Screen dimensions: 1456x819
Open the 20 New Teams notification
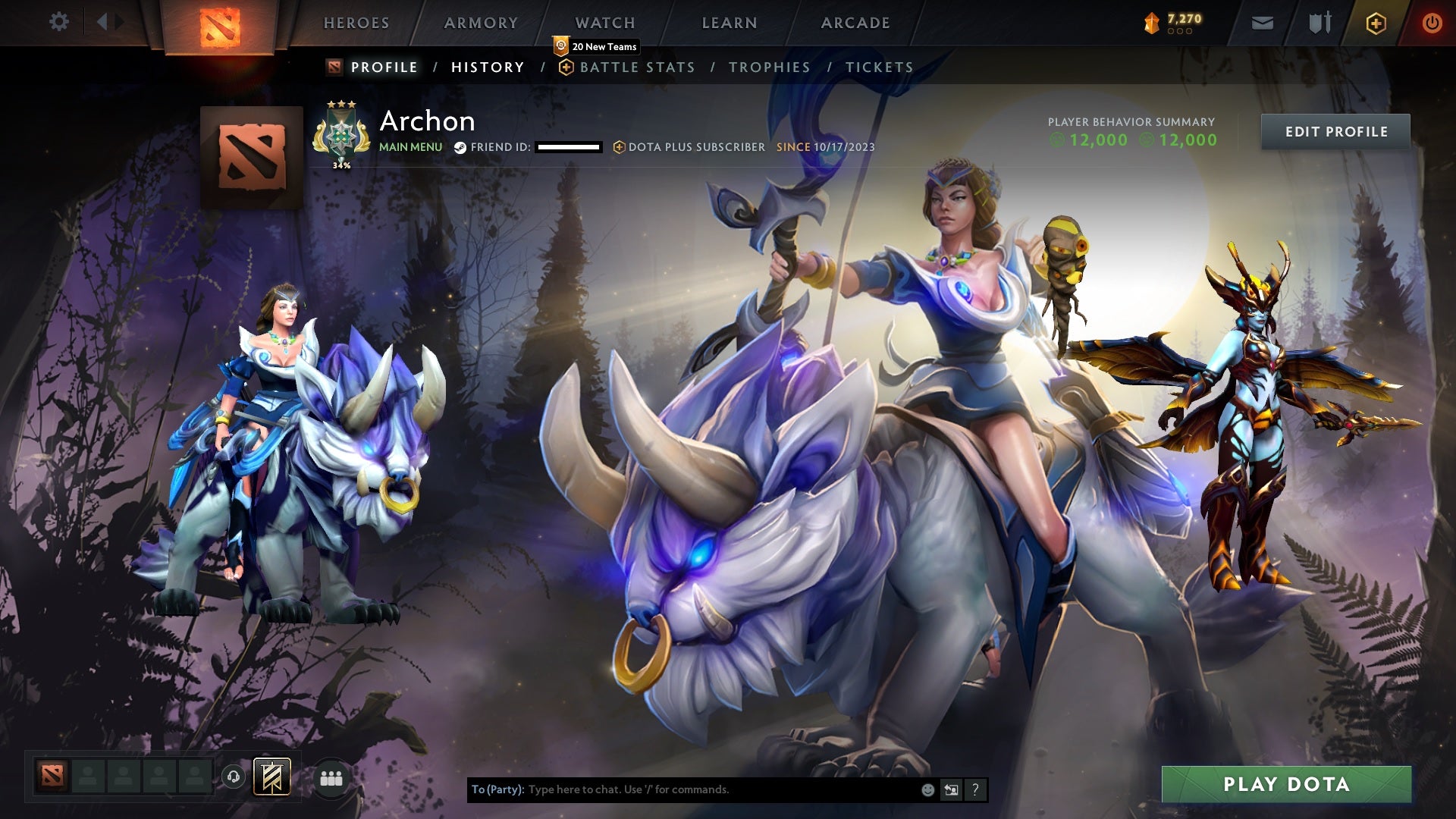click(598, 46)
